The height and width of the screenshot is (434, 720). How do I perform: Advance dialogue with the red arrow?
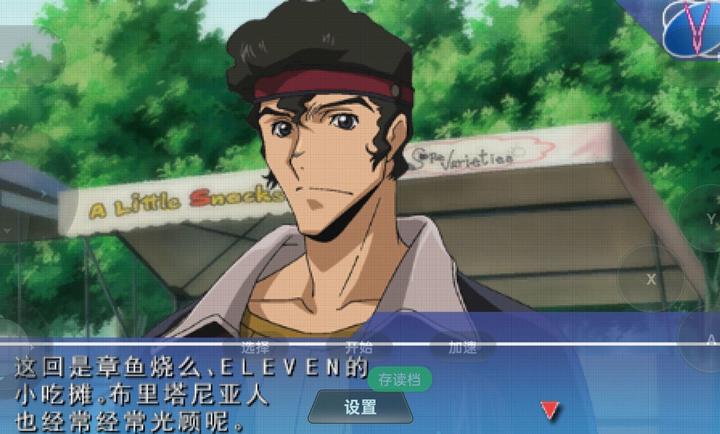(x=549, y=410)
